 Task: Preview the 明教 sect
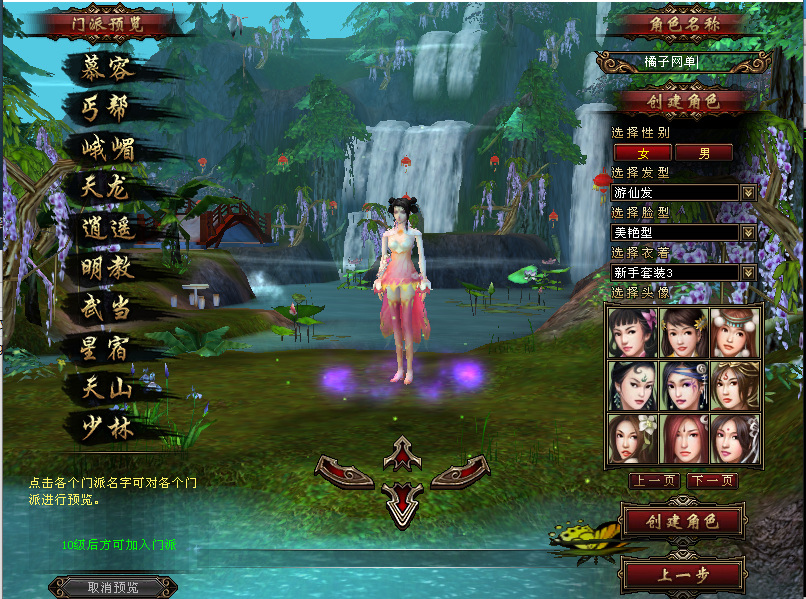point(108,268)
